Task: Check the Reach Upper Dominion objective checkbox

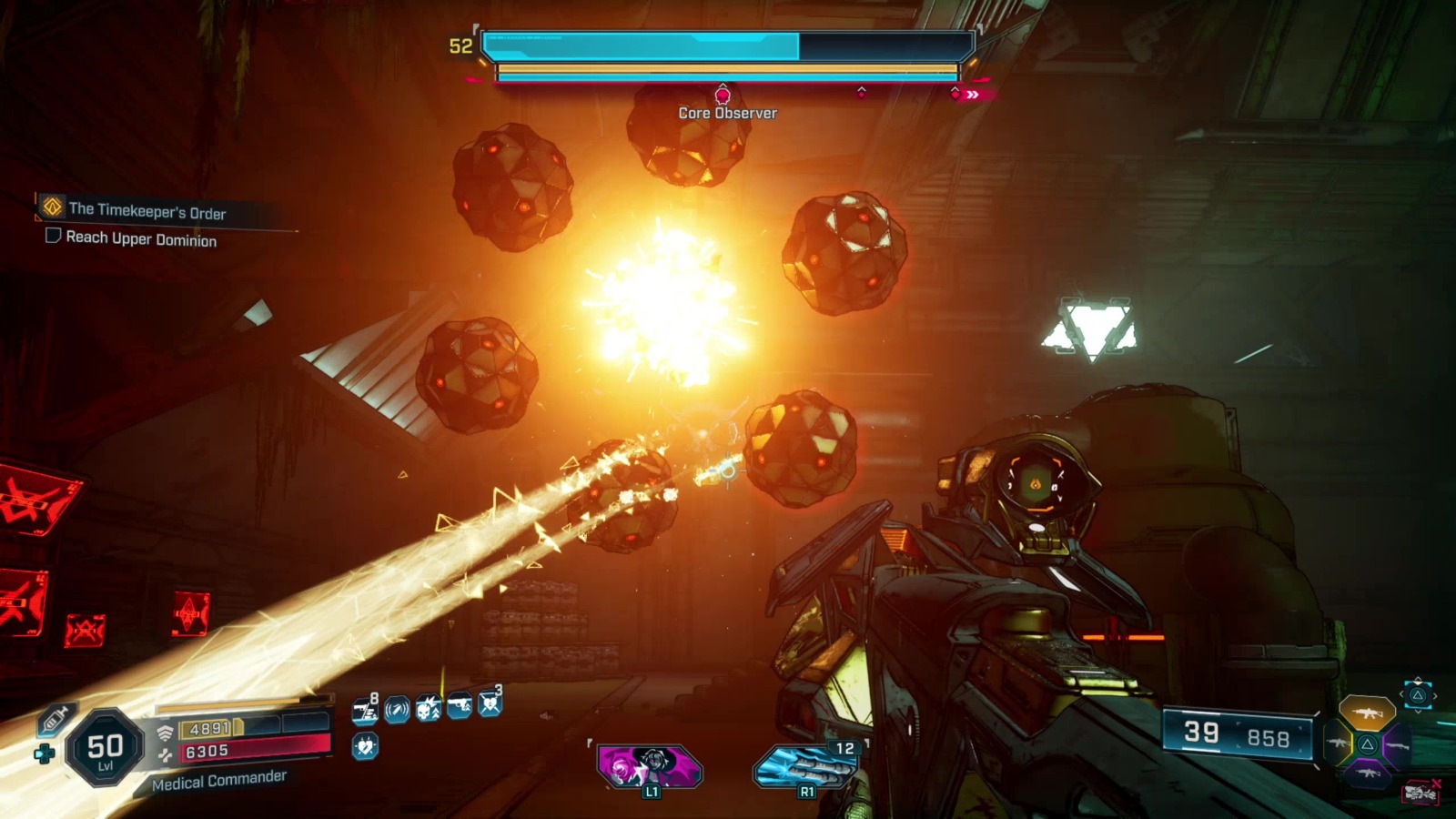Action: pos(53,239)
